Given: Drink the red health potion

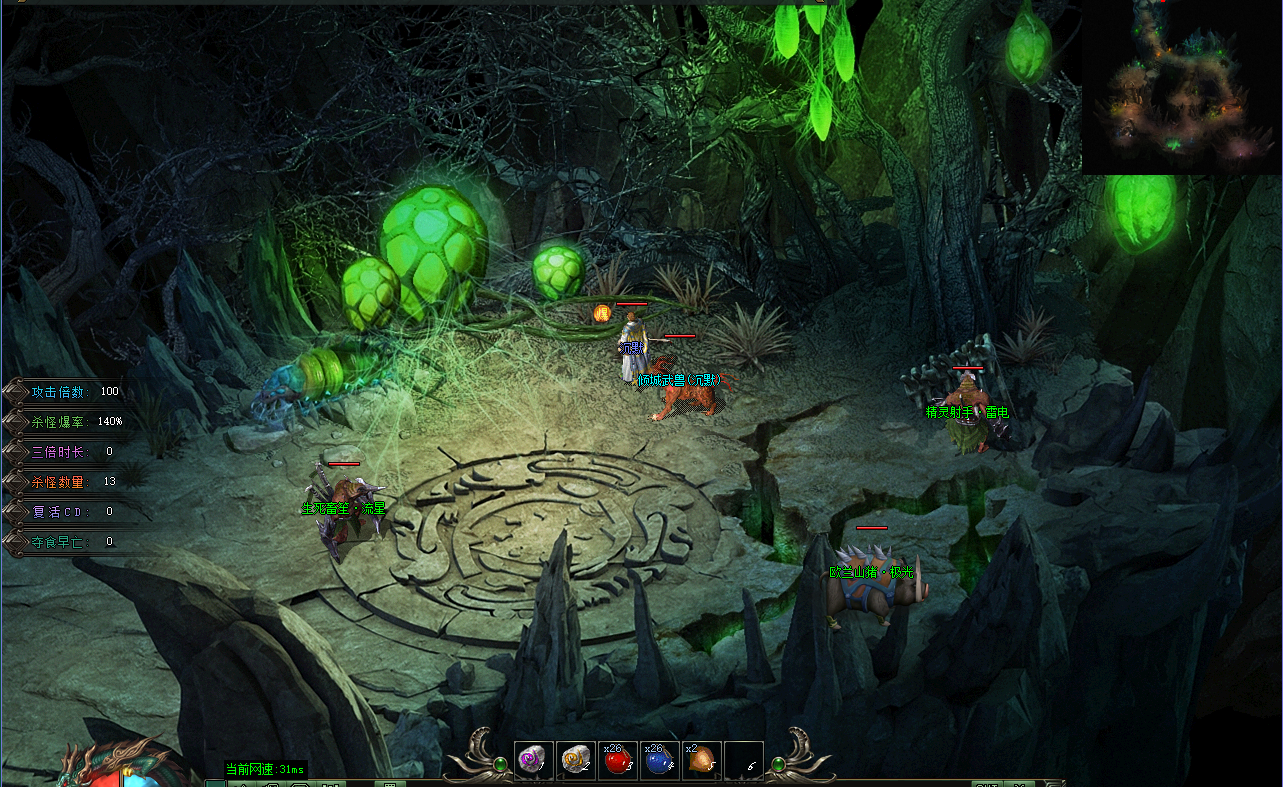Looking at the screenshot, I should pos(617,761).
